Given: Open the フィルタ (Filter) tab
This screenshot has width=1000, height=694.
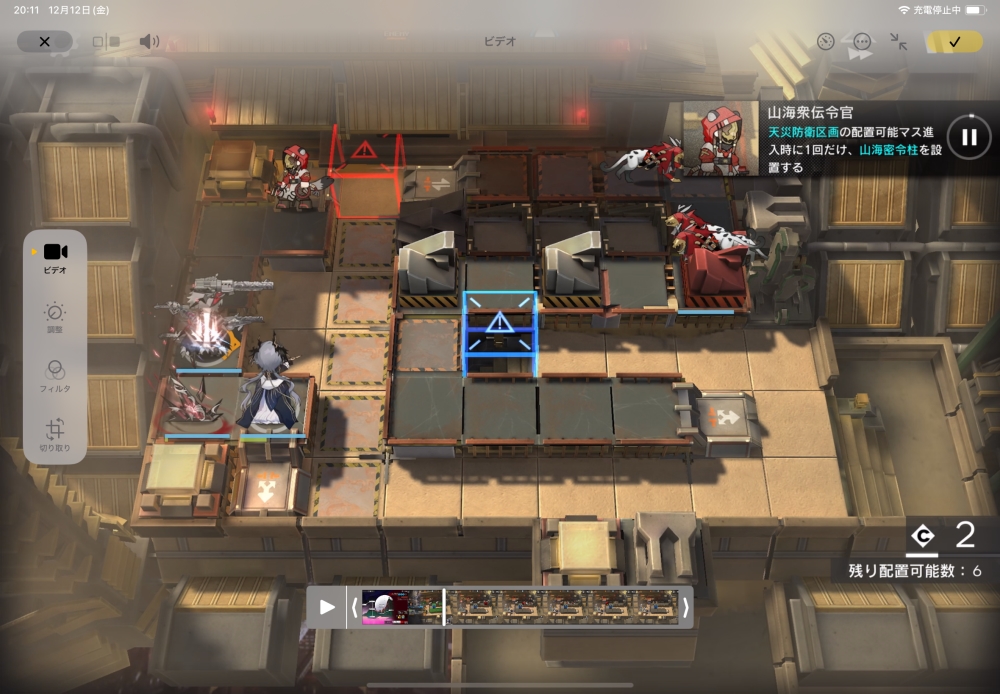Looking at the screenshot, I should tap(55, 377).
